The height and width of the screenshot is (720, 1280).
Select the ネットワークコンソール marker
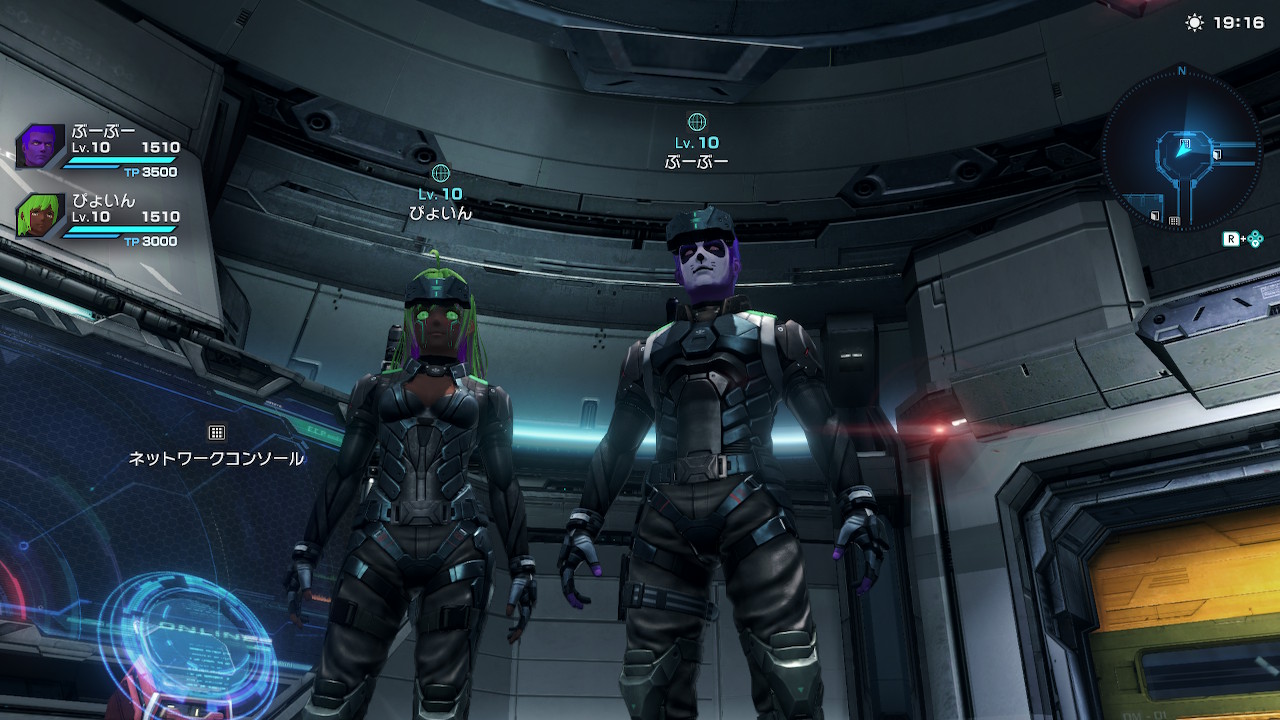tap(216, 433)
